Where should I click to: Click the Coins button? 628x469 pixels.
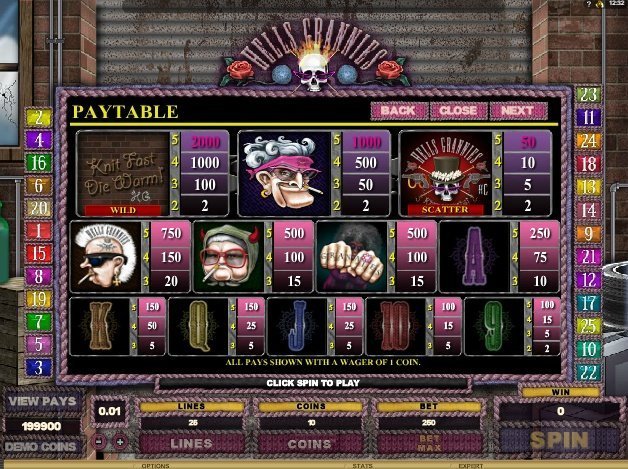click(x=308, y=442)
